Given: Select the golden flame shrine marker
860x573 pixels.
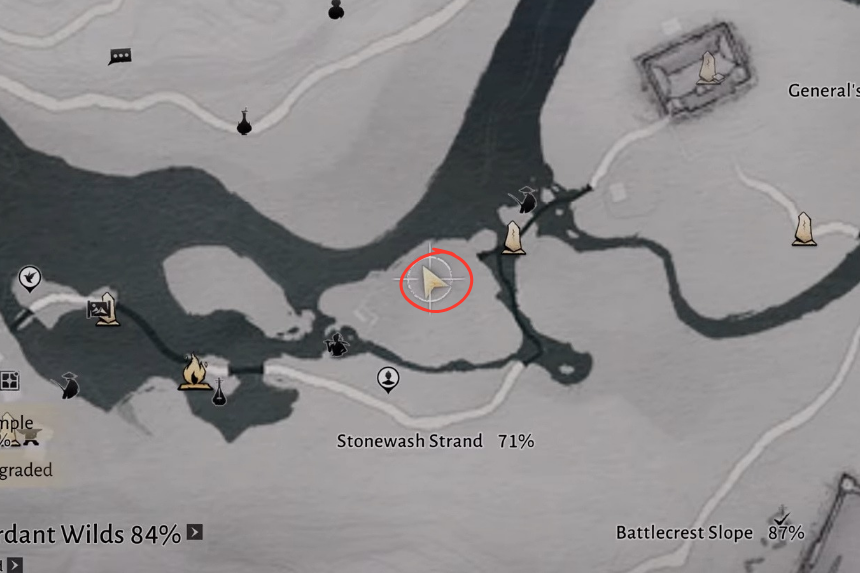Looking at the screenshot, I should 193,370.
